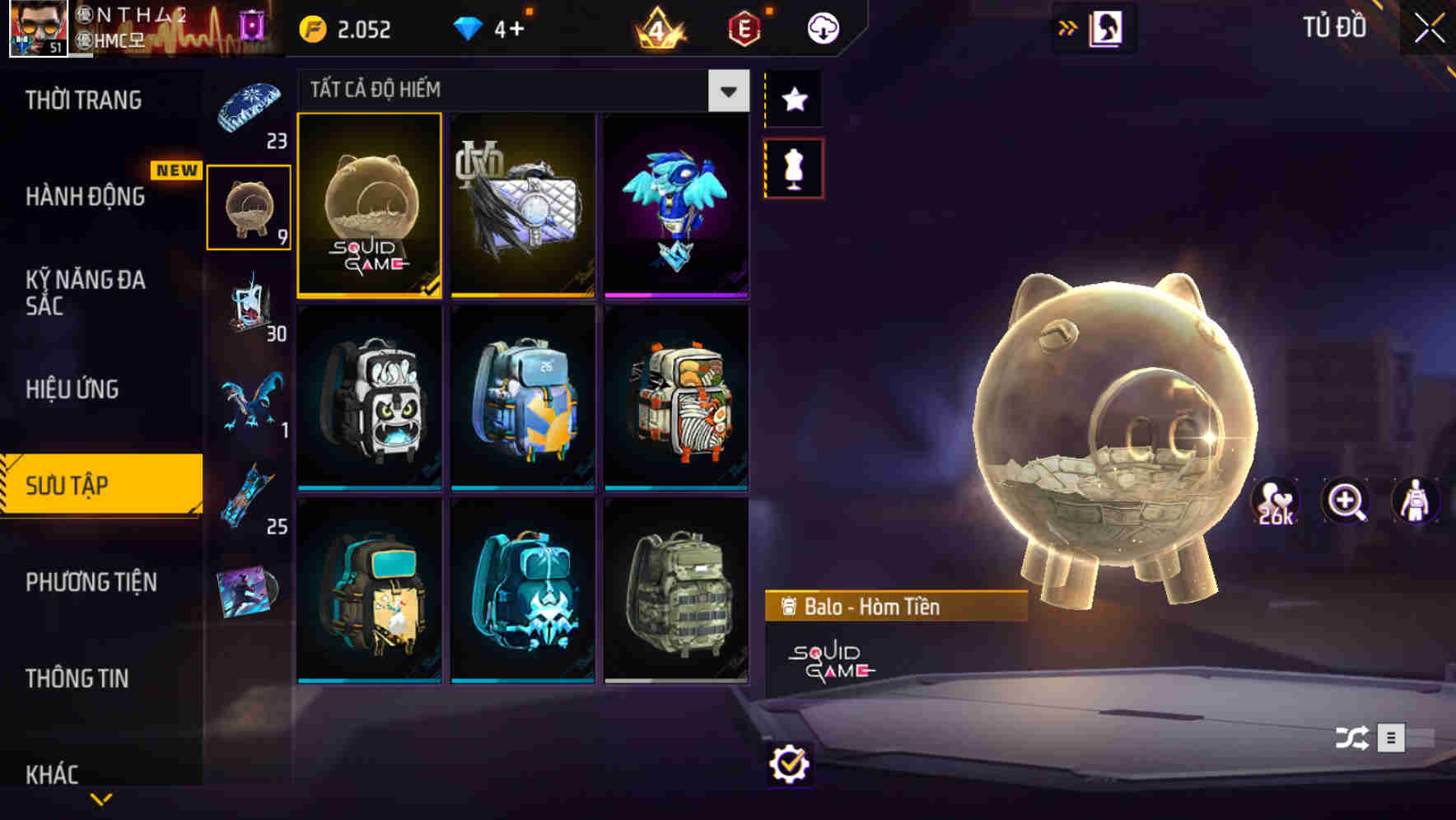Open the backpack try-on preview icon
The width and height of the screenshot is (1456, 820).
click(1415, 502)
